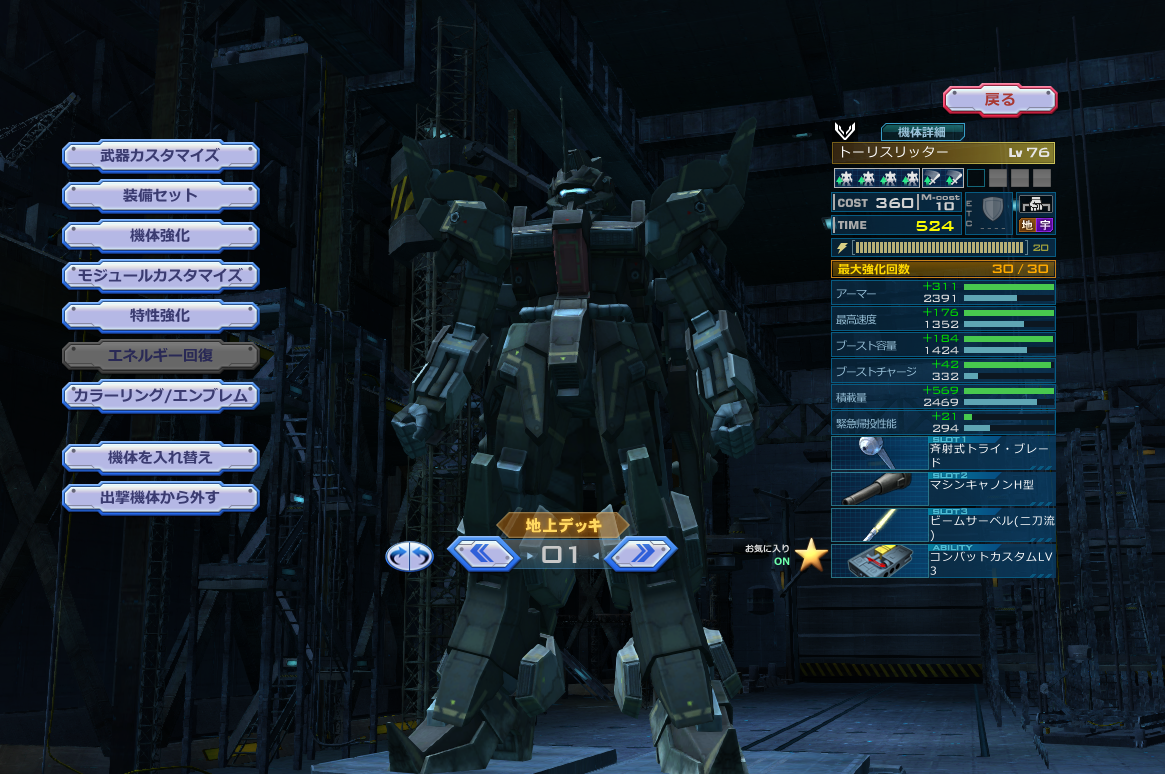Open the 機体詳細 tab
1165x774 pixels.
click(x=922, y=132)
